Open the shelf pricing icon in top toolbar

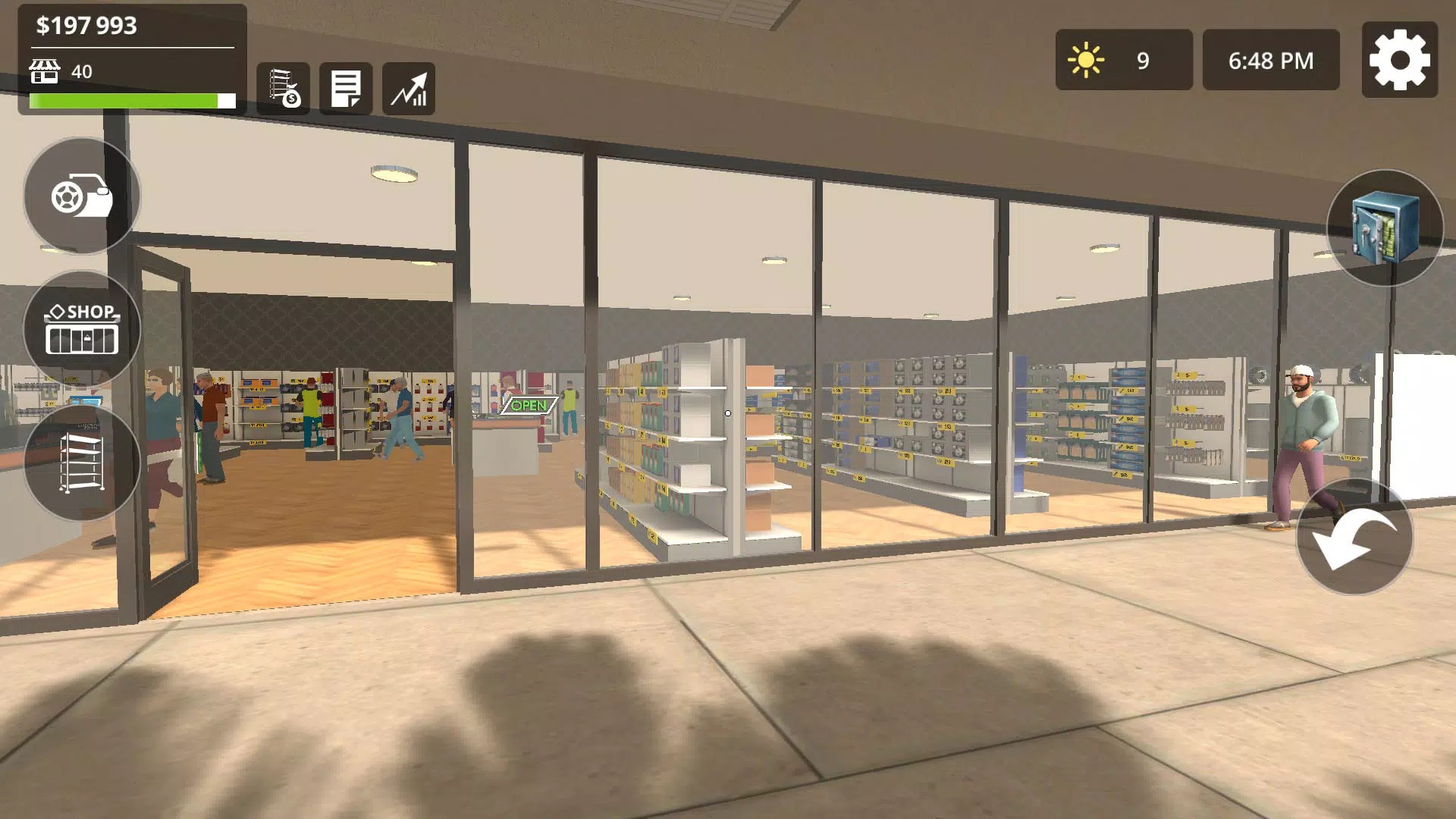click(x=284, y=88)
